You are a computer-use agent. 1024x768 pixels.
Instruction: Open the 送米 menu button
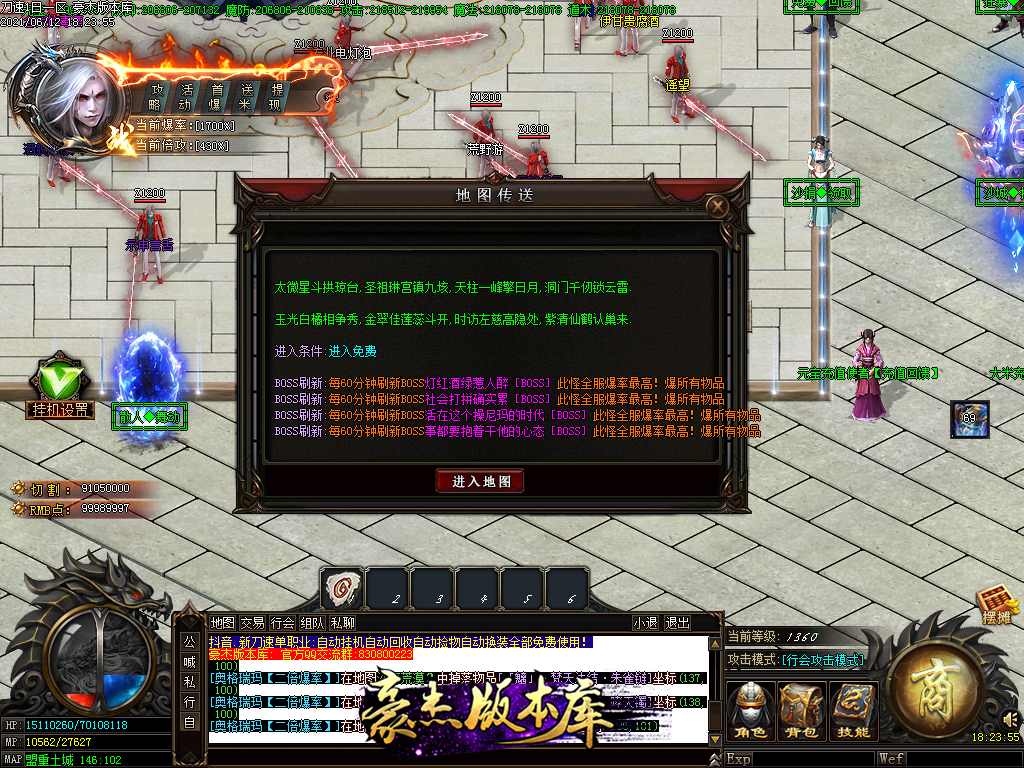[x=245, y=97]
